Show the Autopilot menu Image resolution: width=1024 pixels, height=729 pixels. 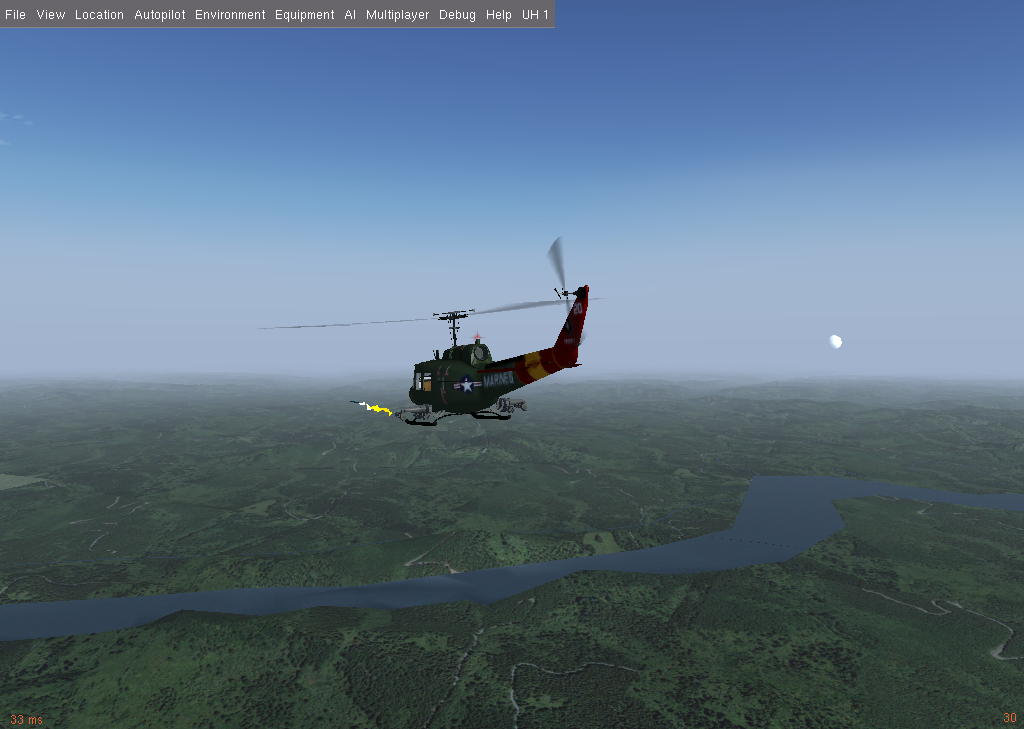[x=160, y=15]
